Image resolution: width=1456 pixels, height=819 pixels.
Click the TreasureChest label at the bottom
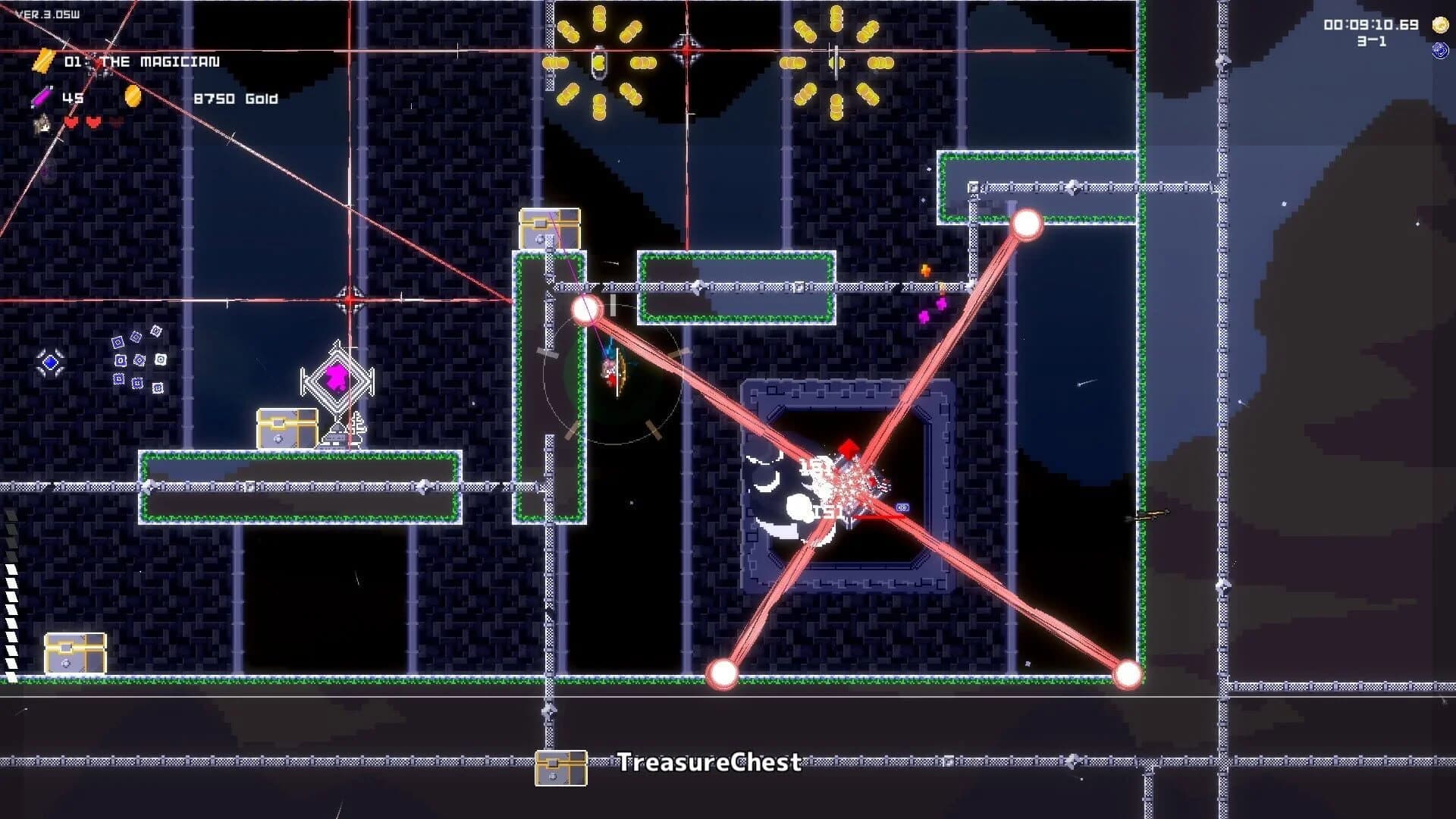(x=708, y=763)
